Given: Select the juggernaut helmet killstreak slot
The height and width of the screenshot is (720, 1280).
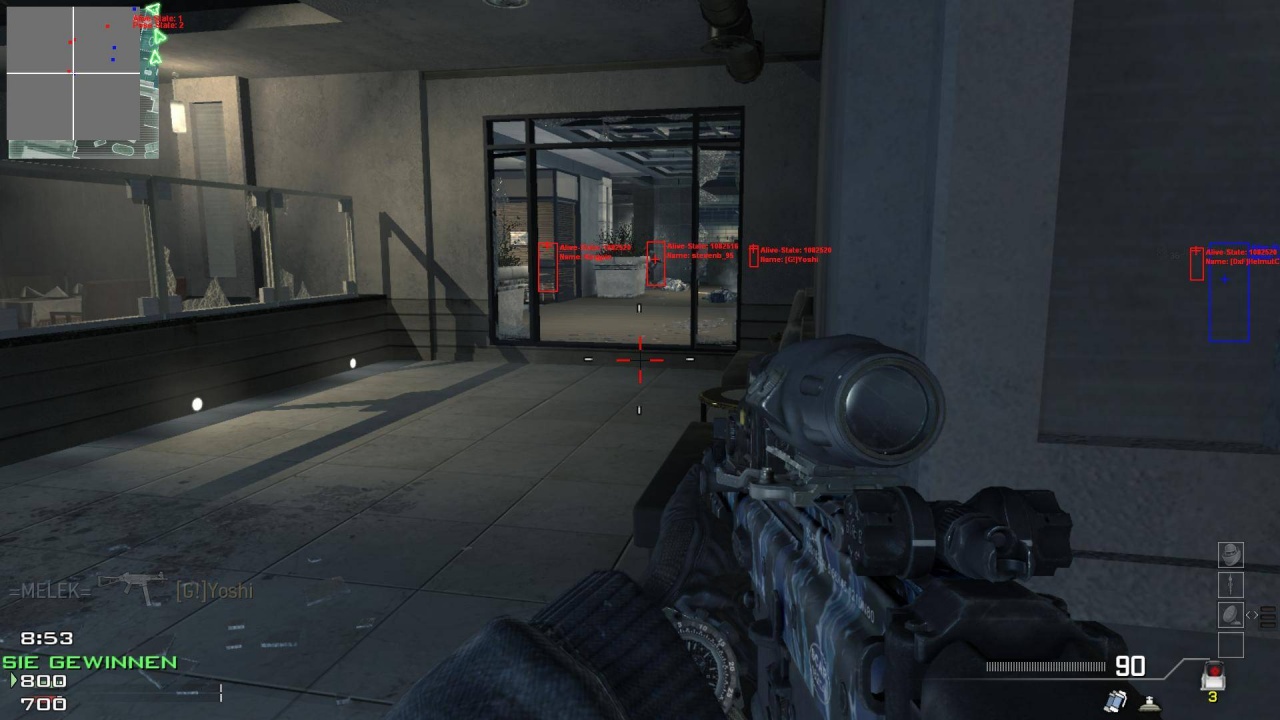Looking at the screenshot, I should click(x=1230, y=554).
